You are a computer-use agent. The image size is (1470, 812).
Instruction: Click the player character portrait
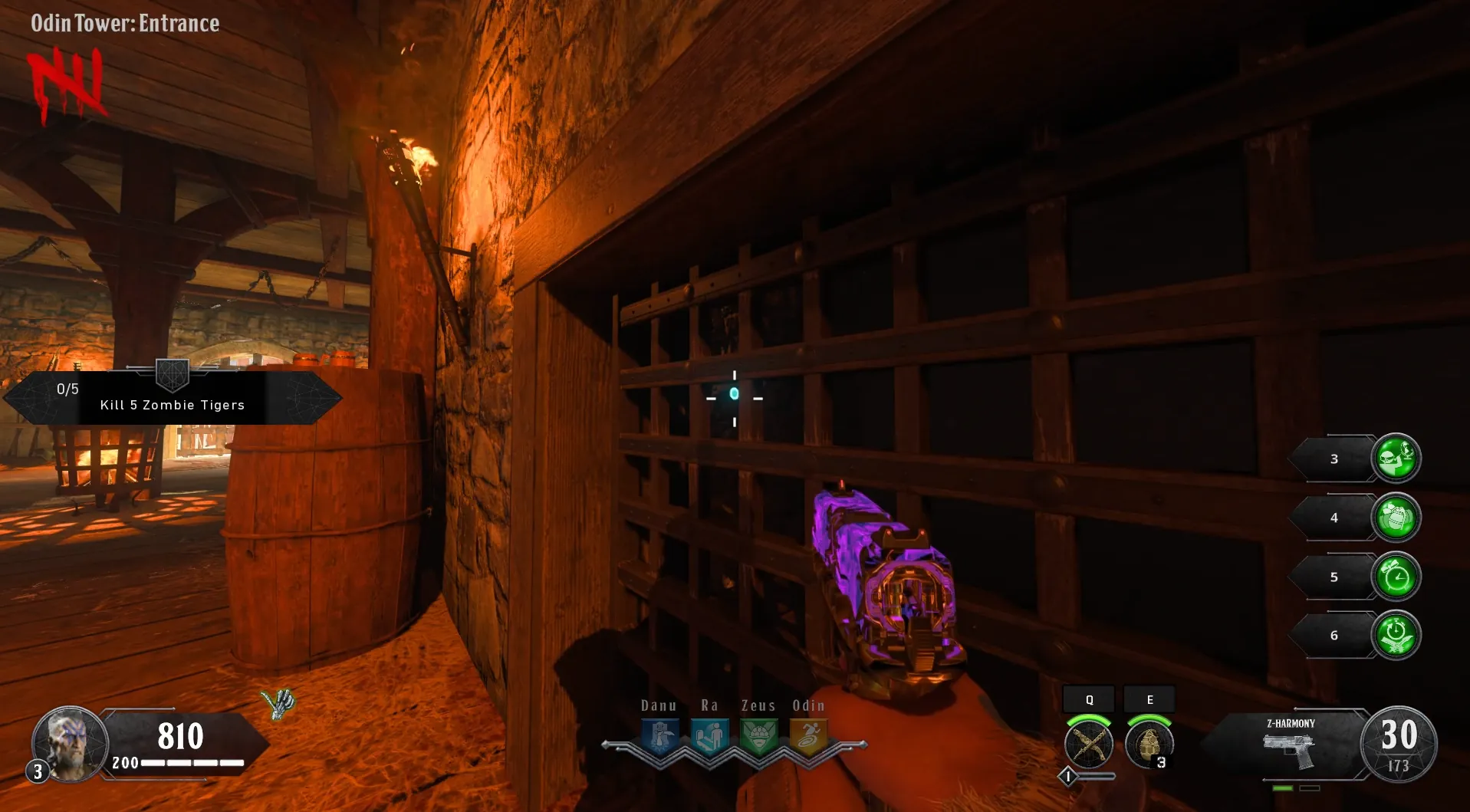70,742
